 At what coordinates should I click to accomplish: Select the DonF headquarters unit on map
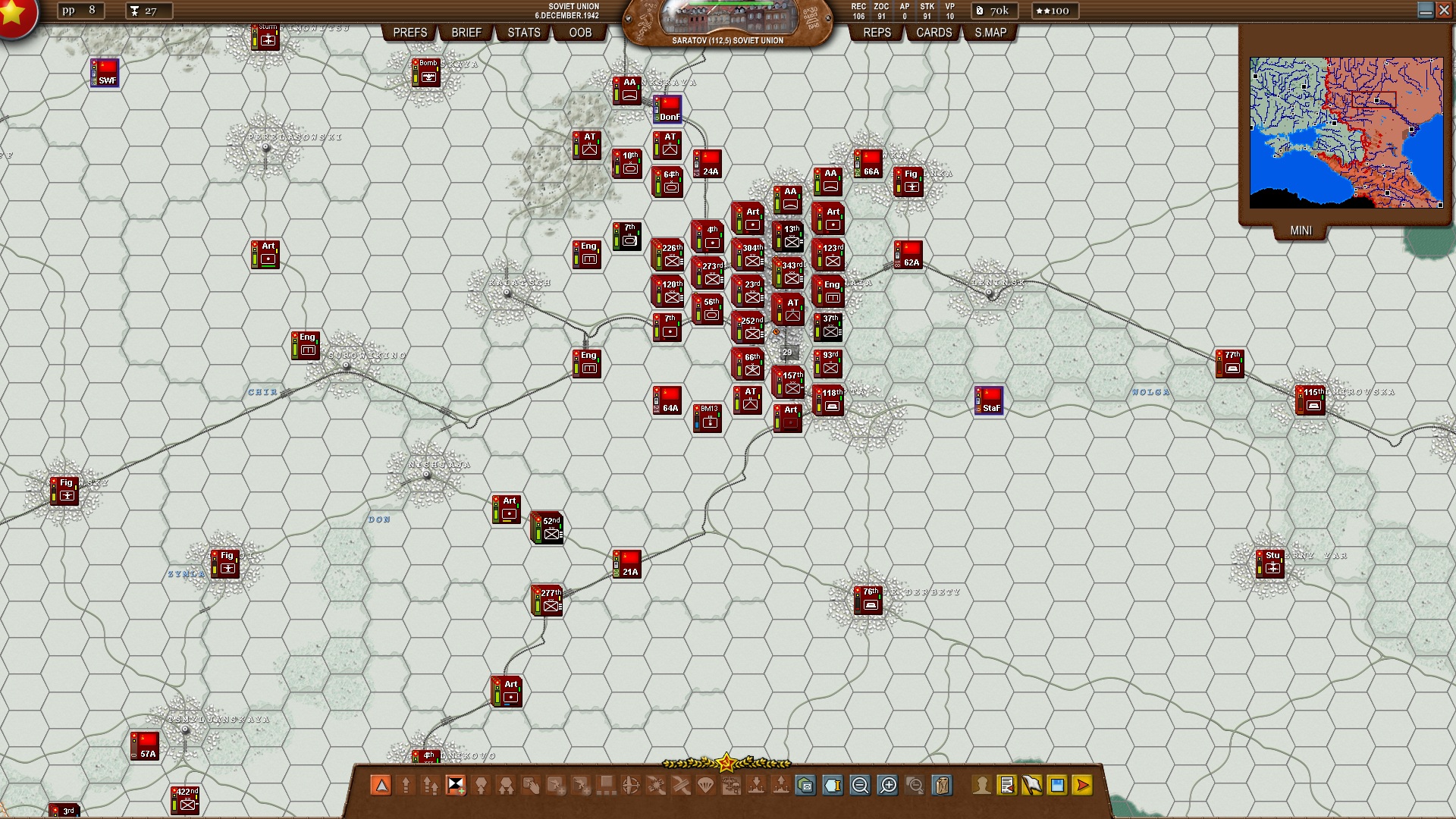(x=667, y=111)
